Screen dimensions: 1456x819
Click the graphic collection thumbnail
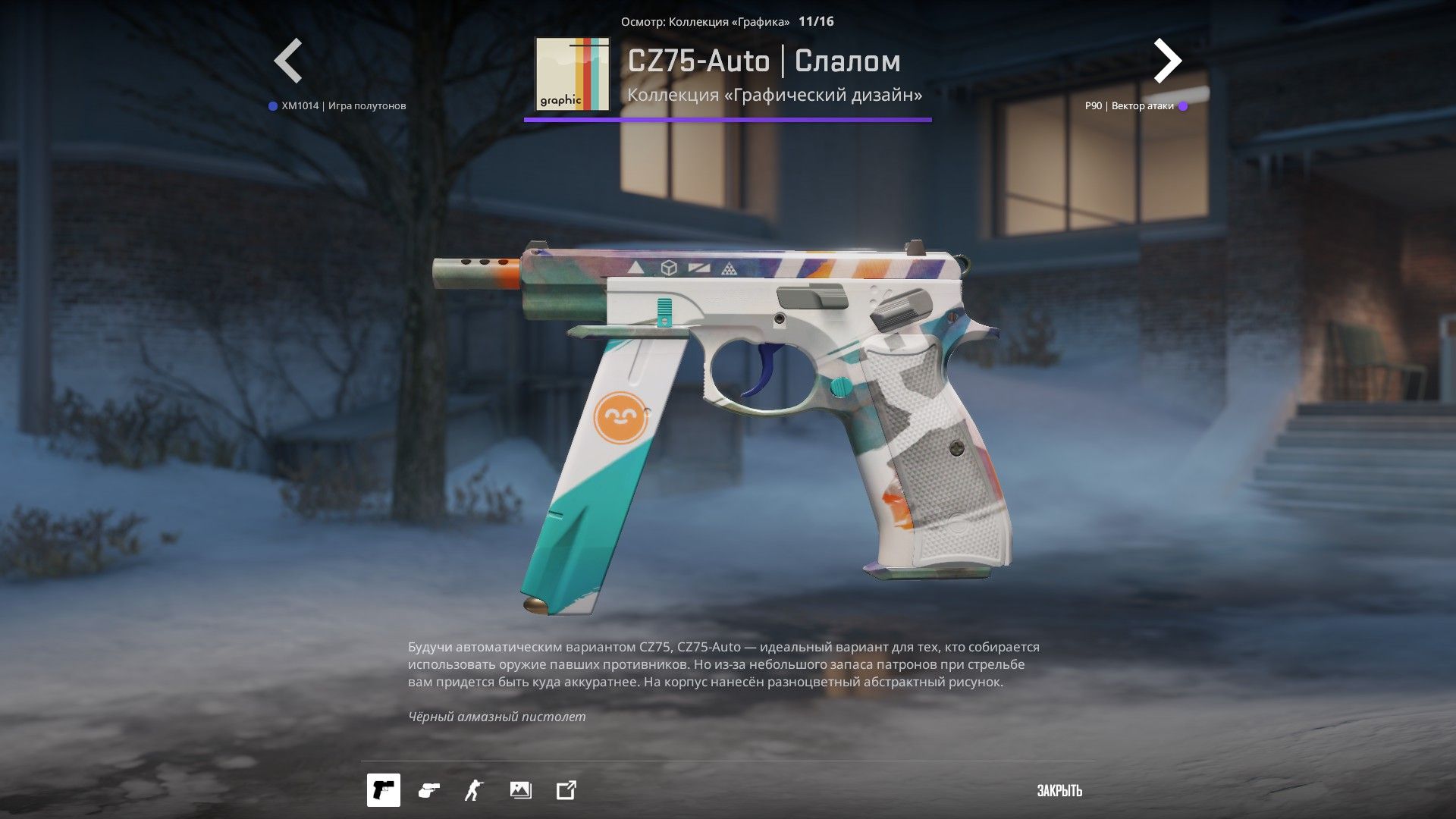coord(572,74)
